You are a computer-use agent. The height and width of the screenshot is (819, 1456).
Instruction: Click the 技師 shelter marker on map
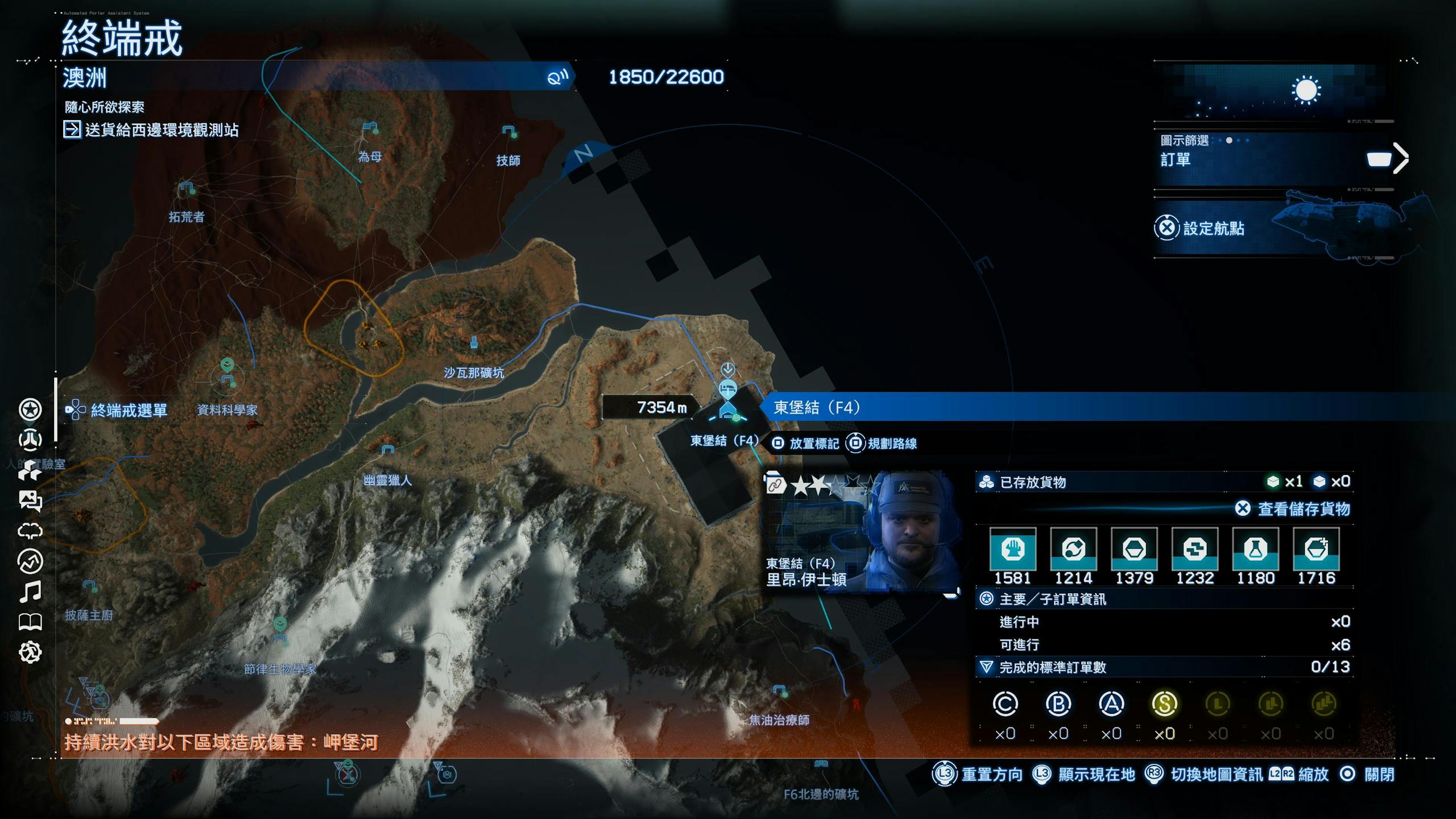(x=508, y=132)
